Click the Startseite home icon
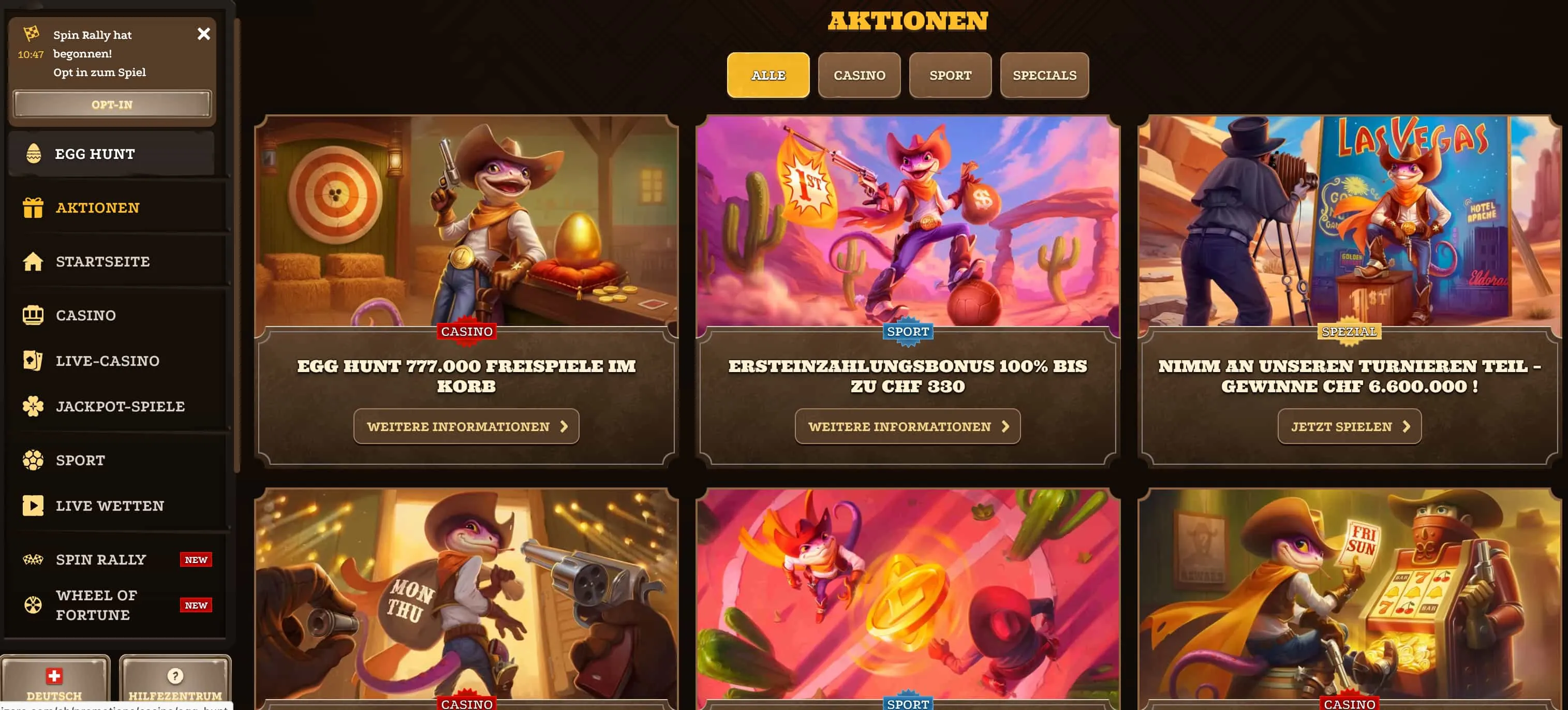Viewport: 1568px width, 710px height. click(33, 261)
